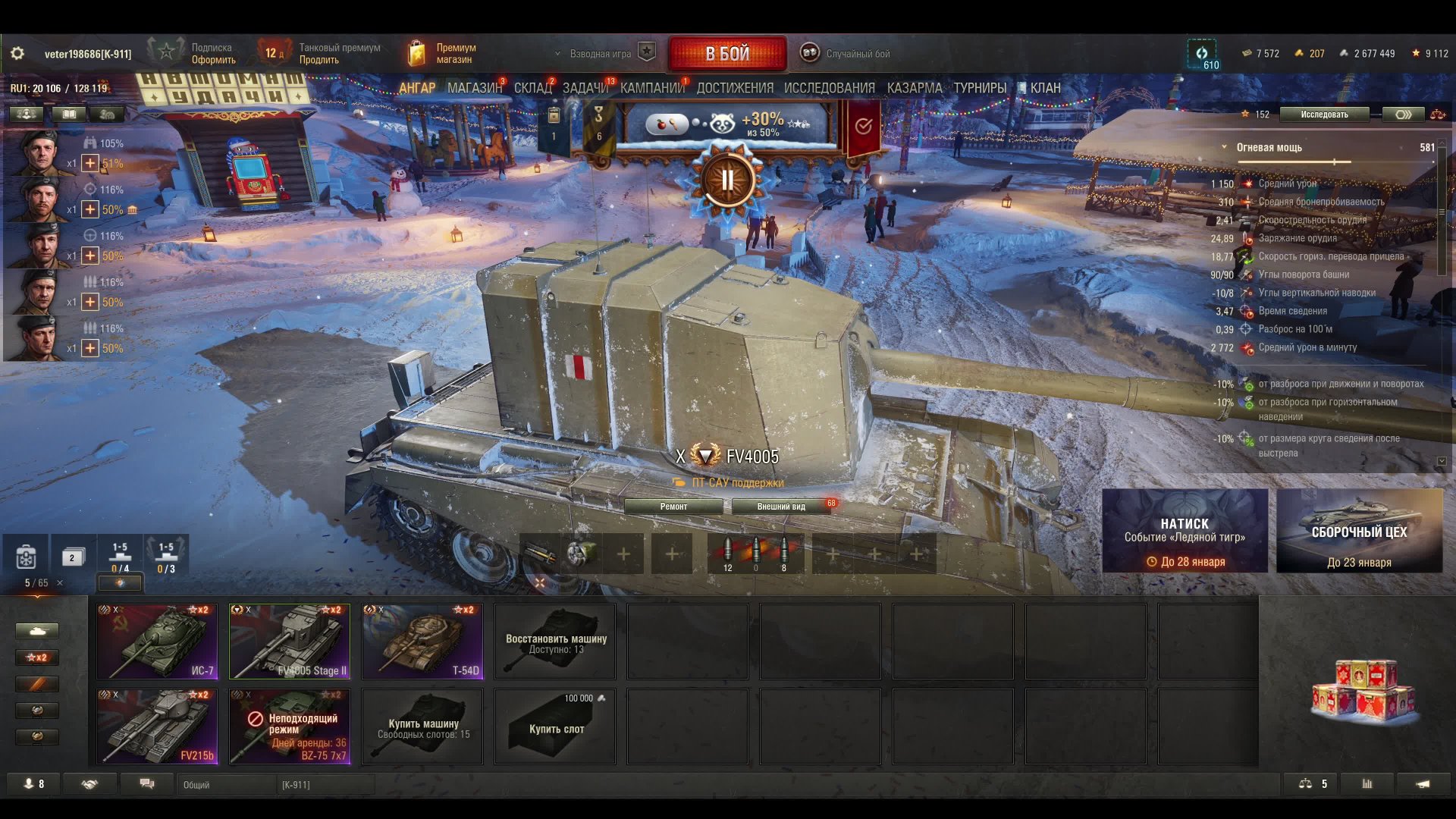
Task: Open the Внешний вид exterior customization
Action: pyautogui.click(x=781, y=507)
